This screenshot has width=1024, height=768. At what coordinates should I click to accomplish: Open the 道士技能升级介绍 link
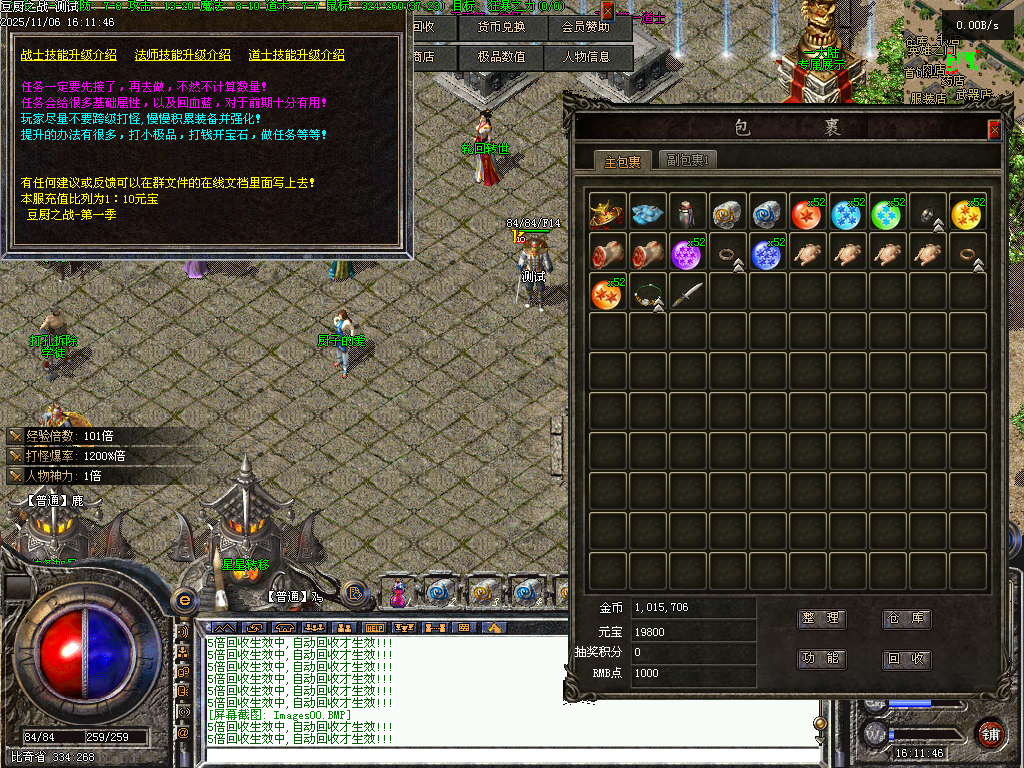coord(297,55)
